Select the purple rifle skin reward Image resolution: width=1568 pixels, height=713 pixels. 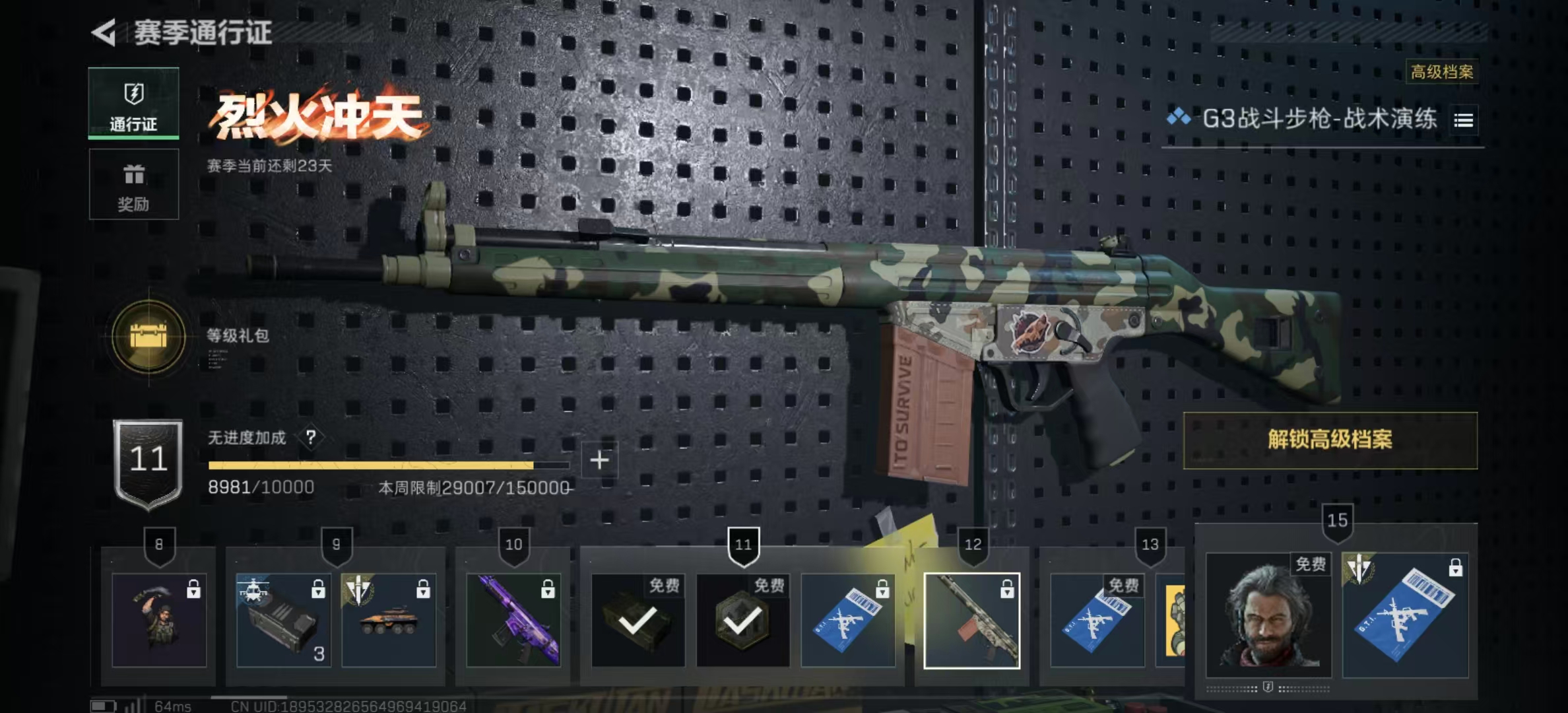click(x=513, y=620)
